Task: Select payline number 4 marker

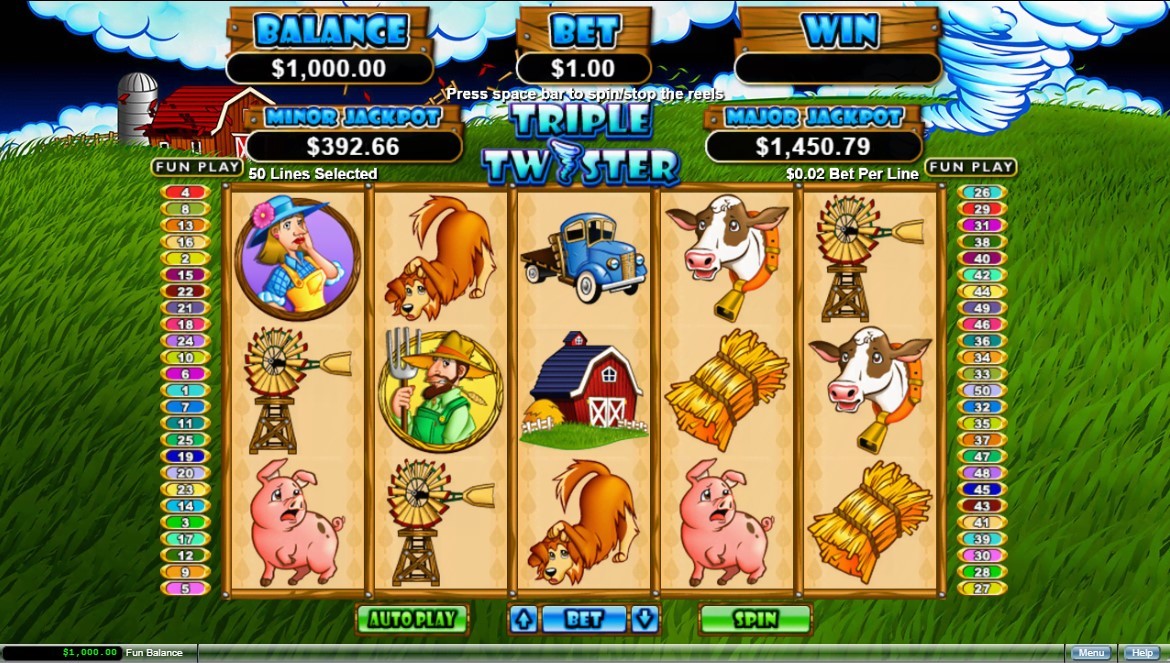Action: (185, 193)
